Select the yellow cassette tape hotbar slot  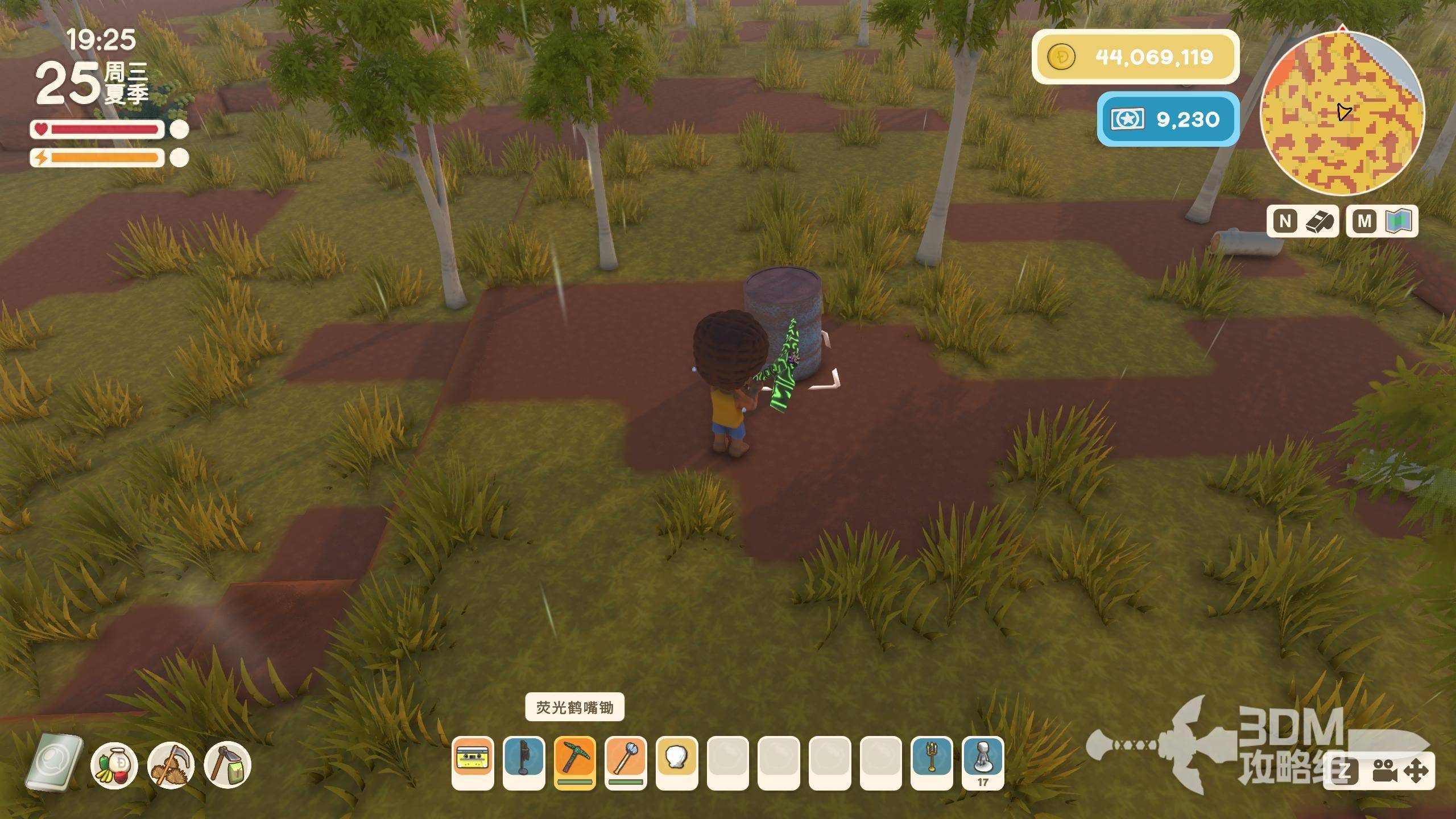click(473, 761)
